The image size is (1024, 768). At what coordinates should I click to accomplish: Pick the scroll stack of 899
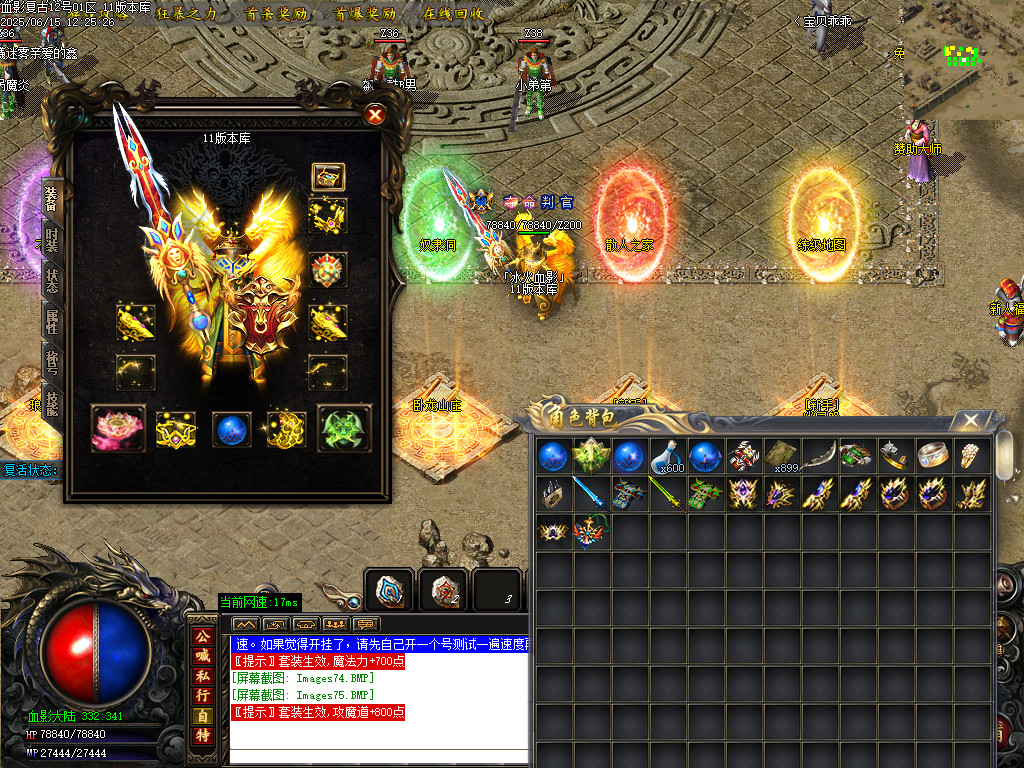(782, 456)
